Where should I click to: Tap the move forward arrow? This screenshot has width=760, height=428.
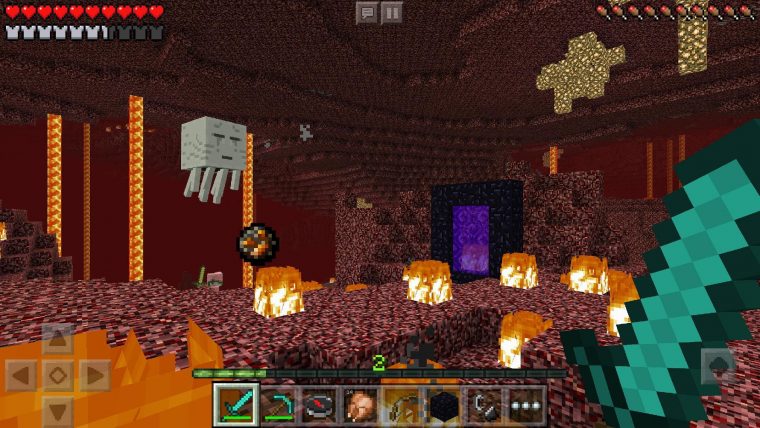click(58, 339)
